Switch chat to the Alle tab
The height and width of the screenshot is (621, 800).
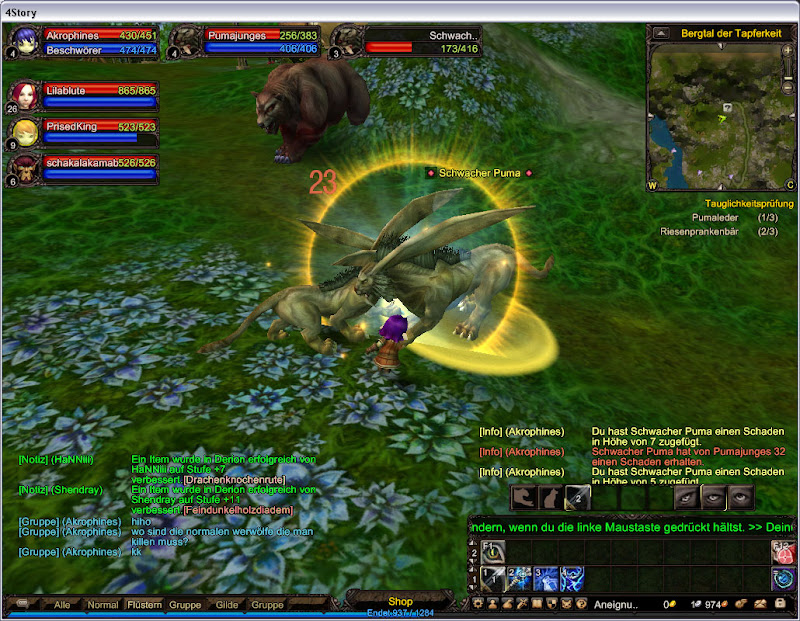click(x=62, y=605)
